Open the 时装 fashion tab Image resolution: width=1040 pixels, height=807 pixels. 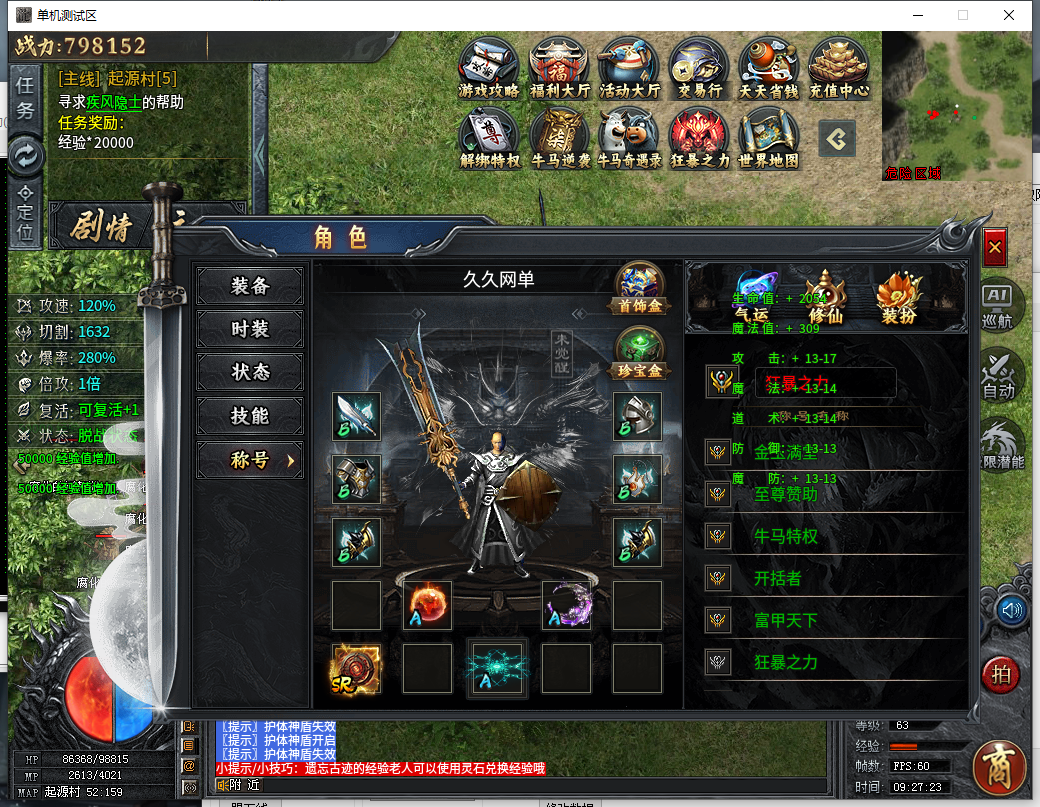tap(250, 329)
